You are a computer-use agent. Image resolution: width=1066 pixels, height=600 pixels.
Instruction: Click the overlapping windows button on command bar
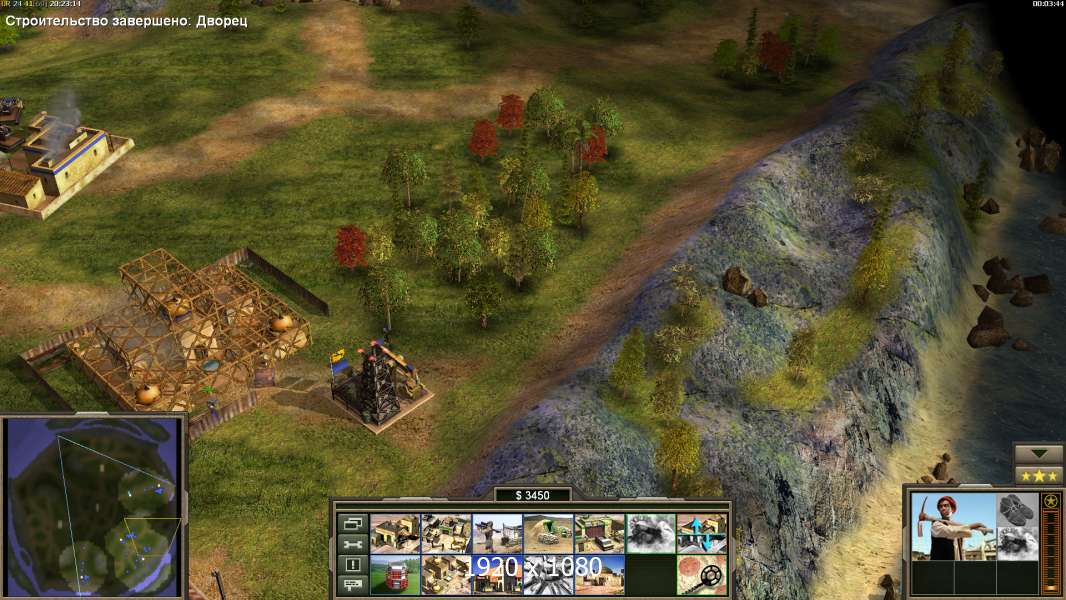pyautogui.click(x=352, y=523)
